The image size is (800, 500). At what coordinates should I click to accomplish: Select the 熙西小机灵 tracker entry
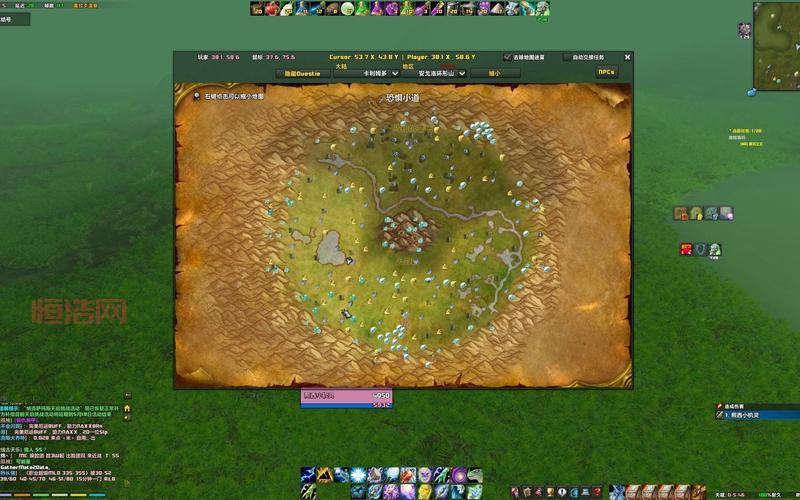click(x=748, y=415)
